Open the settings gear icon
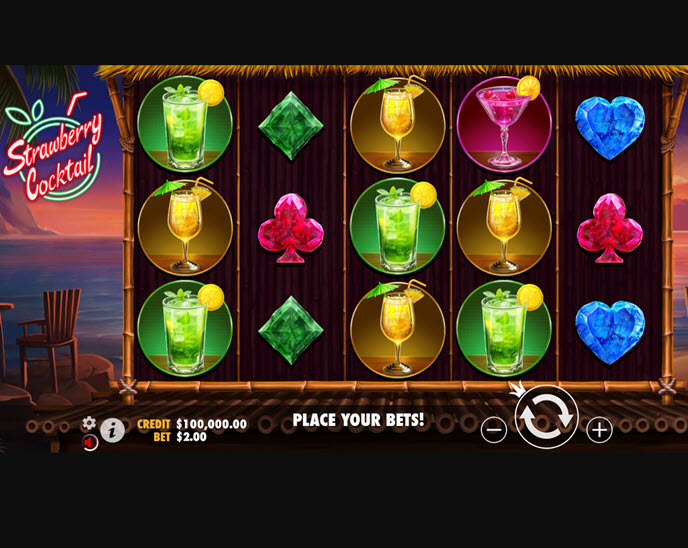The image size is (688, 548). 89,423
